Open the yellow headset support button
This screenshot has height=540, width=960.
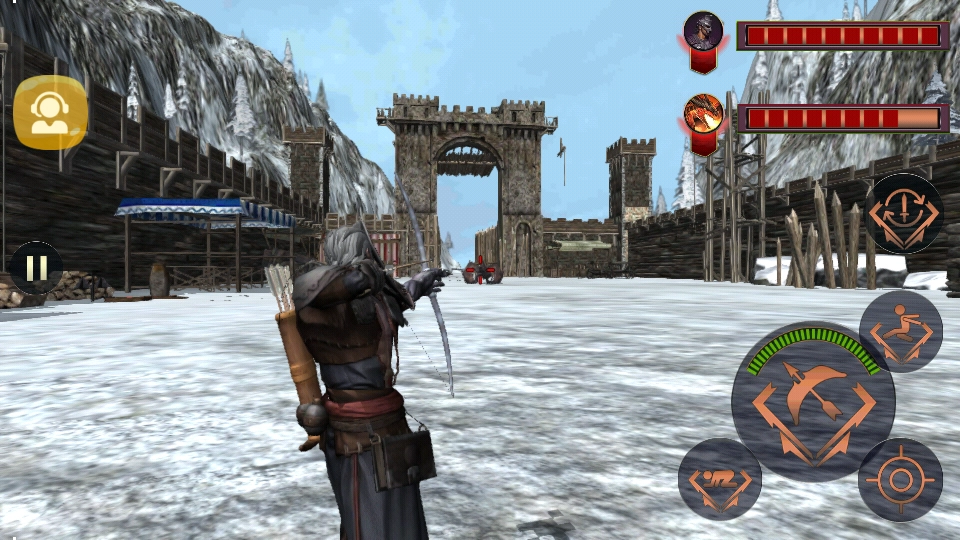[x=50, y=112]
